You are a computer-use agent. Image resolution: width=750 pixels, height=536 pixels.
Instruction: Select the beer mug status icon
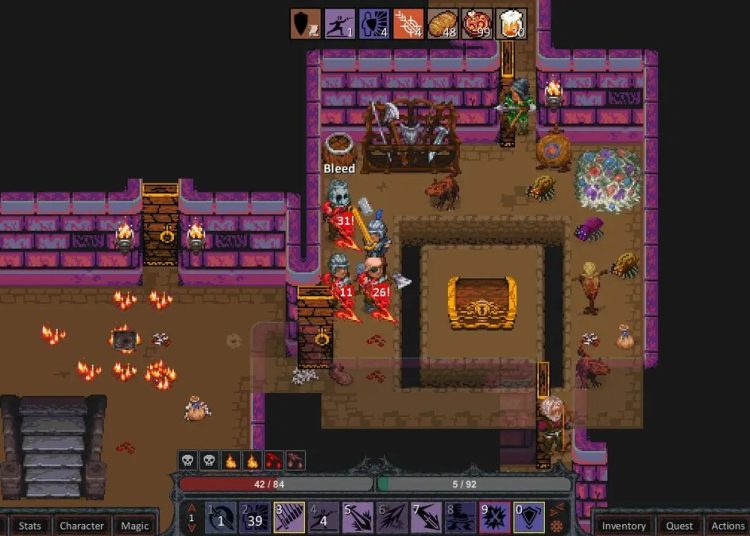511,24
